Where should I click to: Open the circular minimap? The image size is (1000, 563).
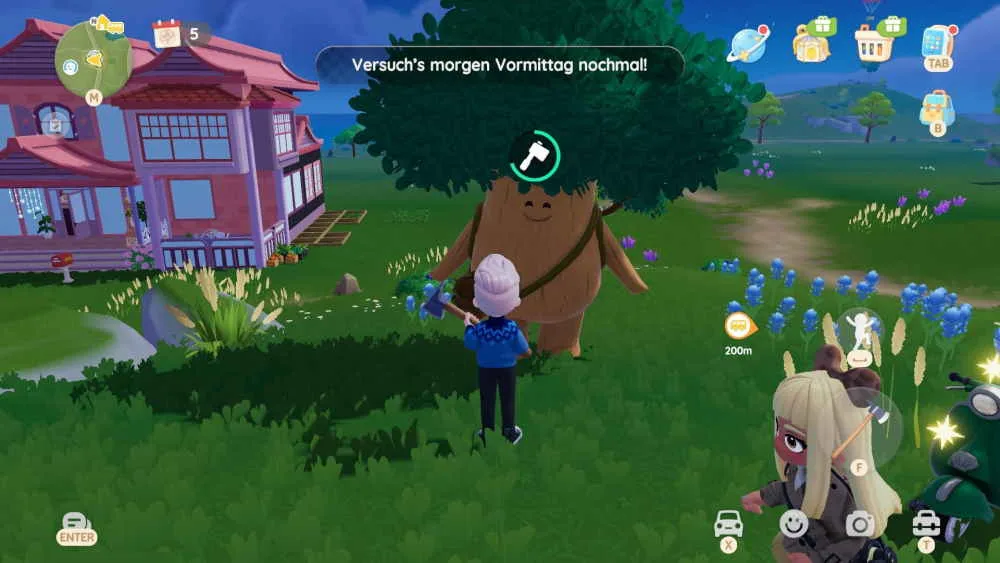point(92,58)
